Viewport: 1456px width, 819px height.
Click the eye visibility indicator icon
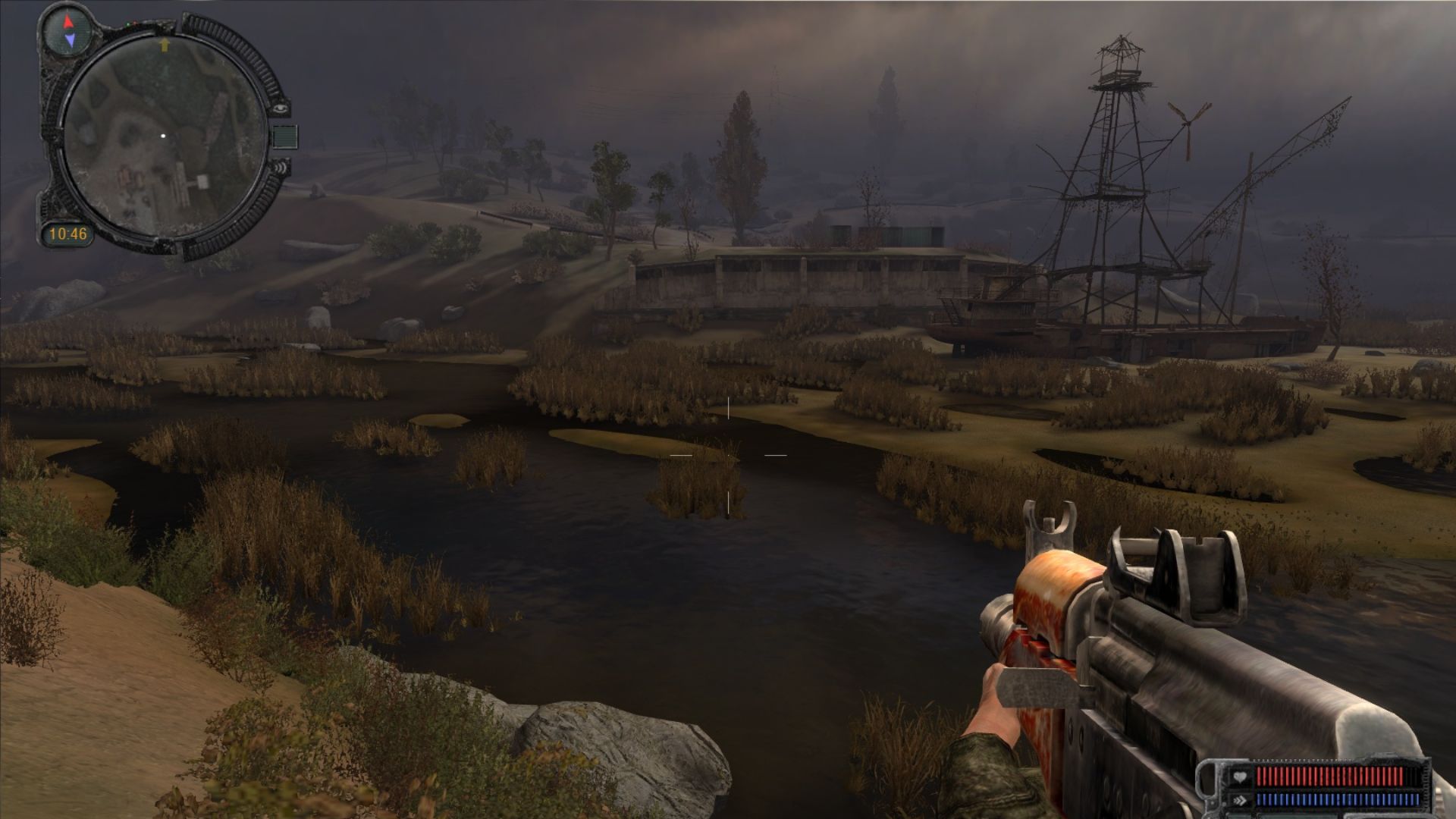(x=282, y=108)
